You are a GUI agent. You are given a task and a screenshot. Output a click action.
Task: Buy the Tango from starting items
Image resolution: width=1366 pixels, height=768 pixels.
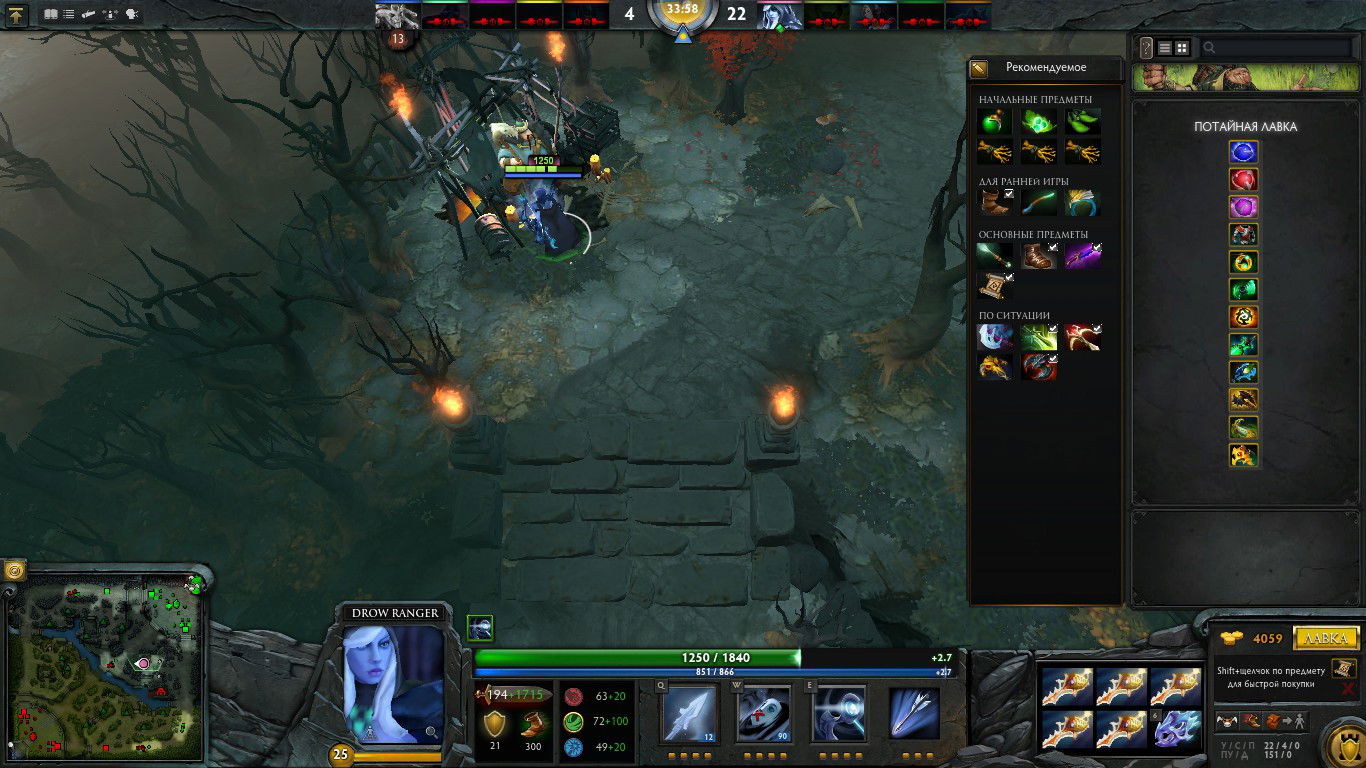click(1082, 122)
